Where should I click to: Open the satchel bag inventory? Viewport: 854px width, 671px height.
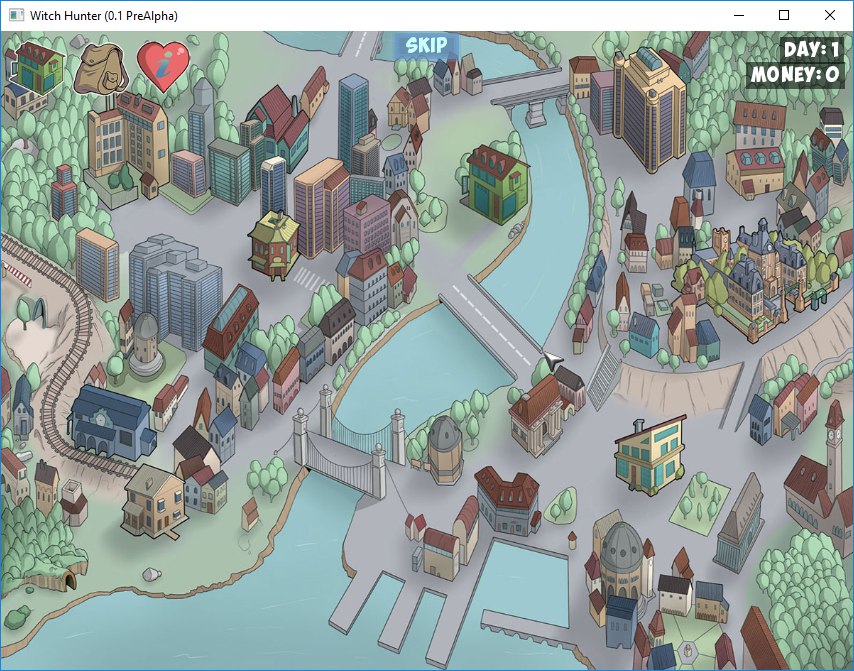(x=101, y=66)
